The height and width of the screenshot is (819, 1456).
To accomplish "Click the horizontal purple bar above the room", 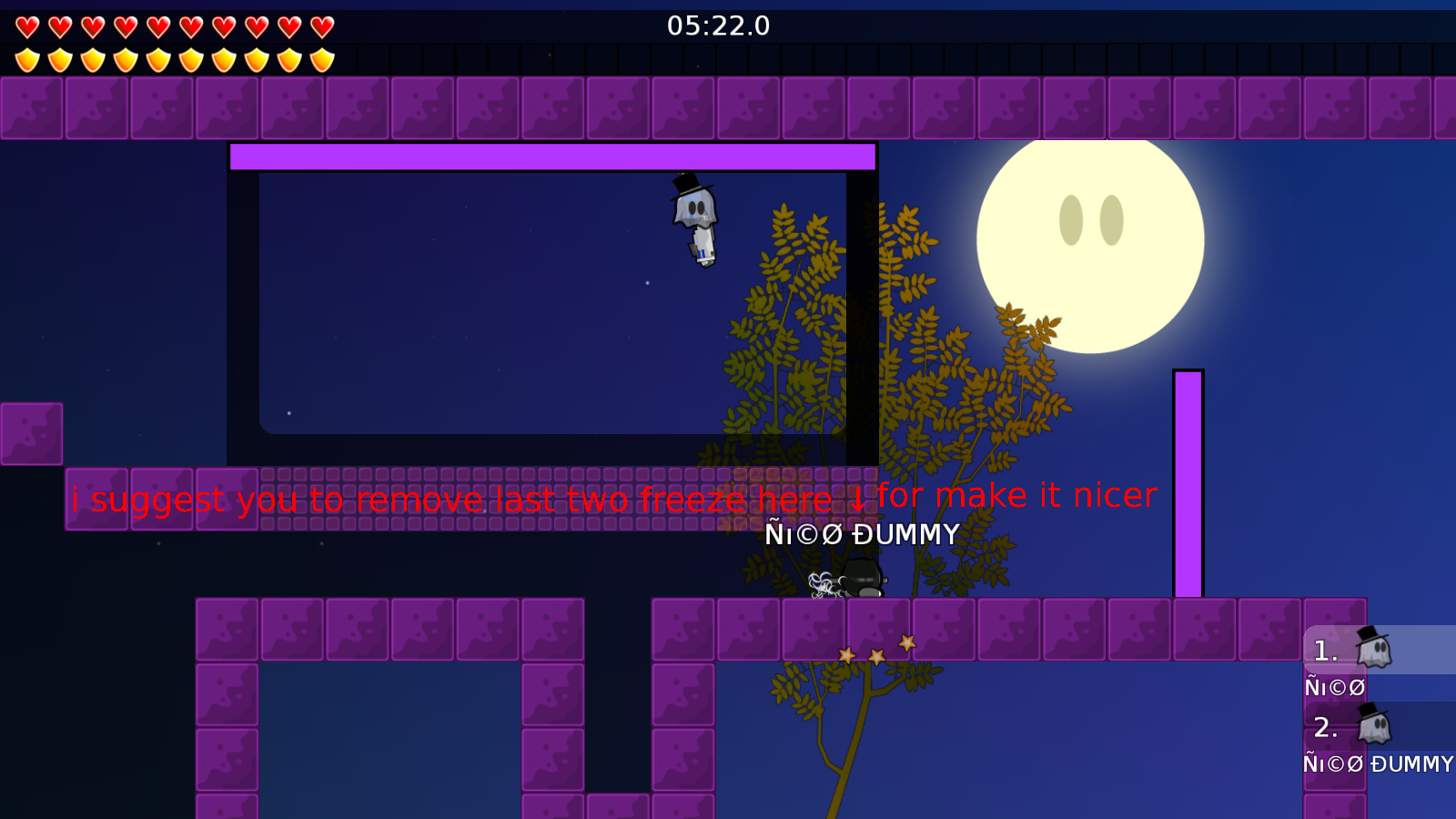I will pos(552,156).
